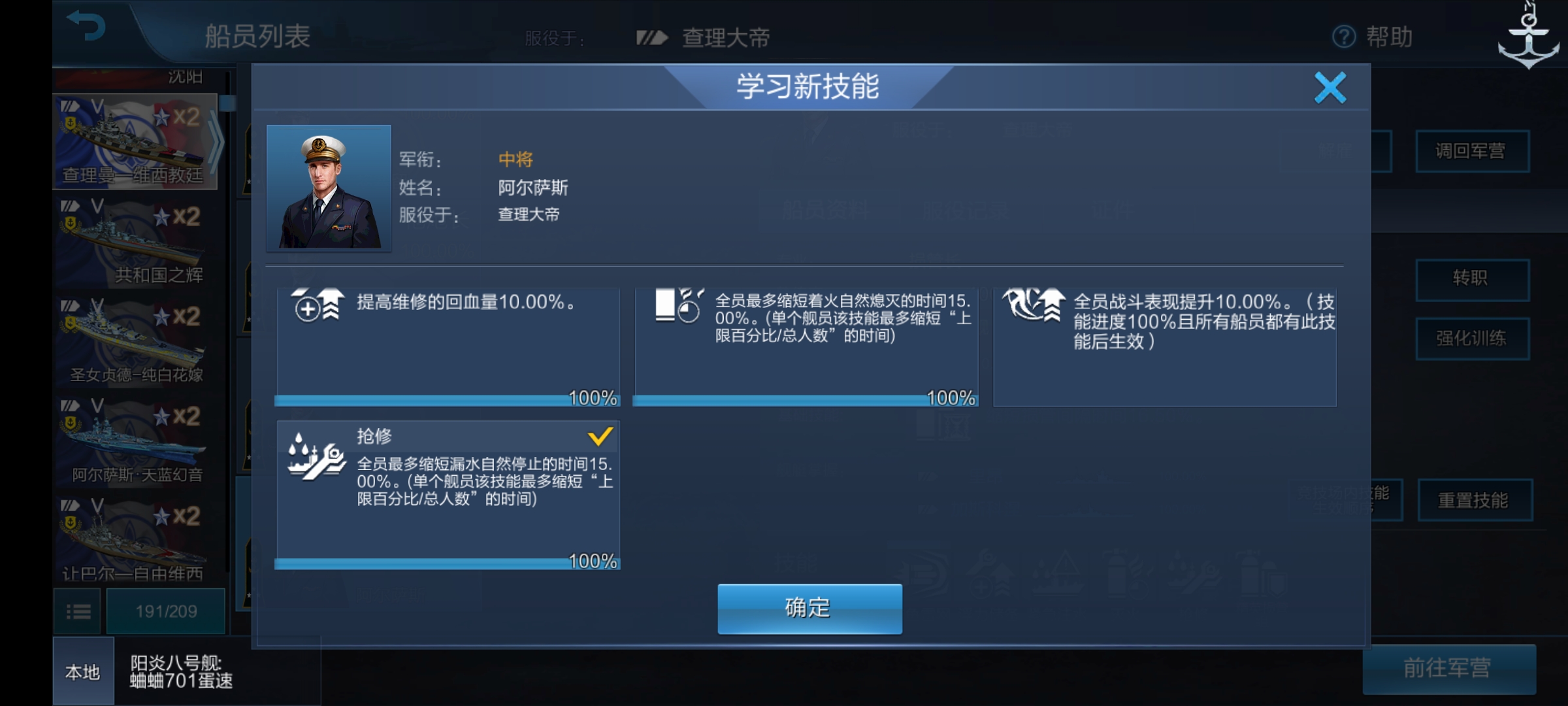Screen dimensions: 1568x706
Task: Confirm skill learning with 确定 button
Action: [x=808, y=607]
